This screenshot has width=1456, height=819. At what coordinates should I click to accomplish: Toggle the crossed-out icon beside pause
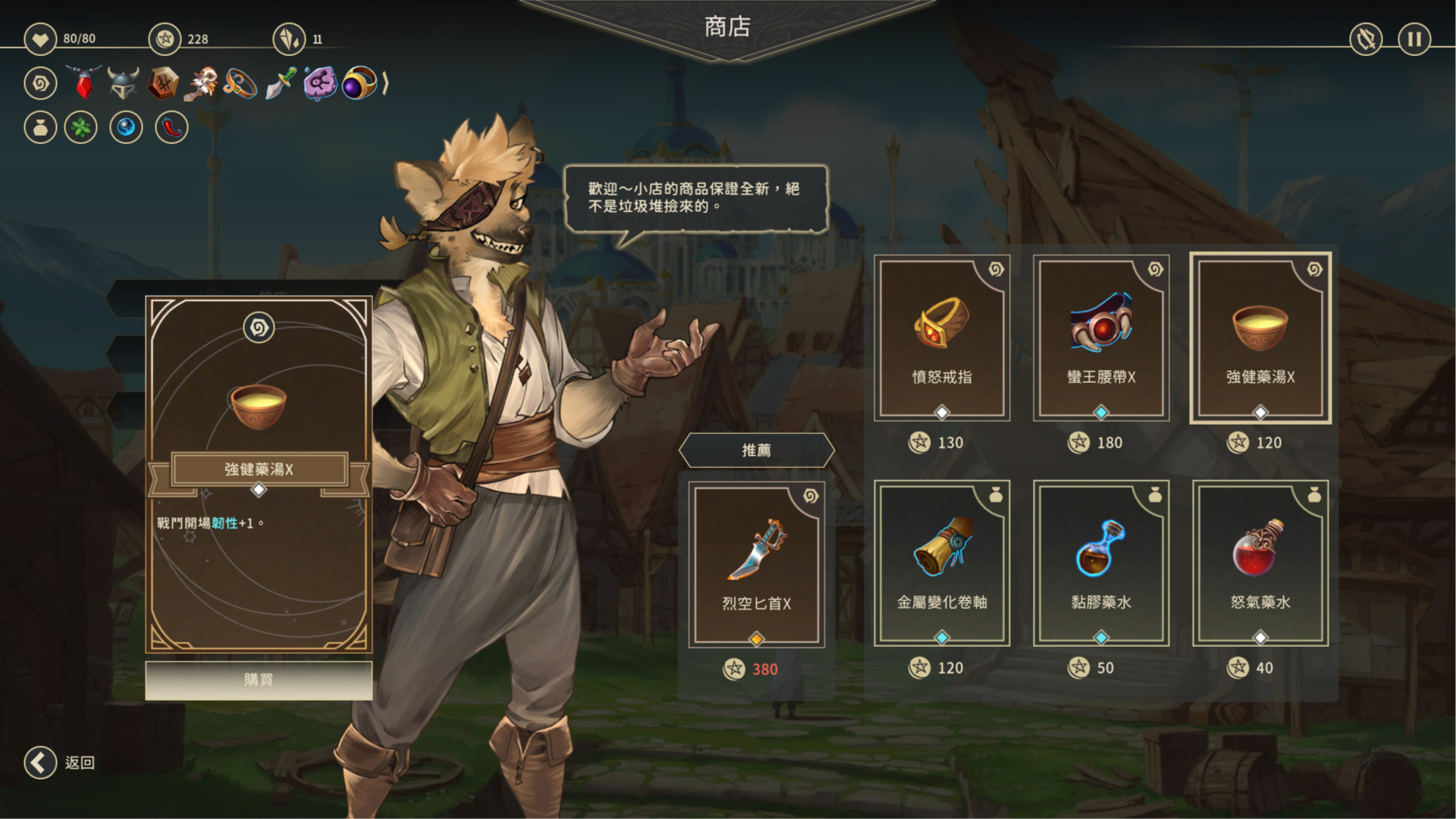pyautogui.click(x=1366, y=39)
